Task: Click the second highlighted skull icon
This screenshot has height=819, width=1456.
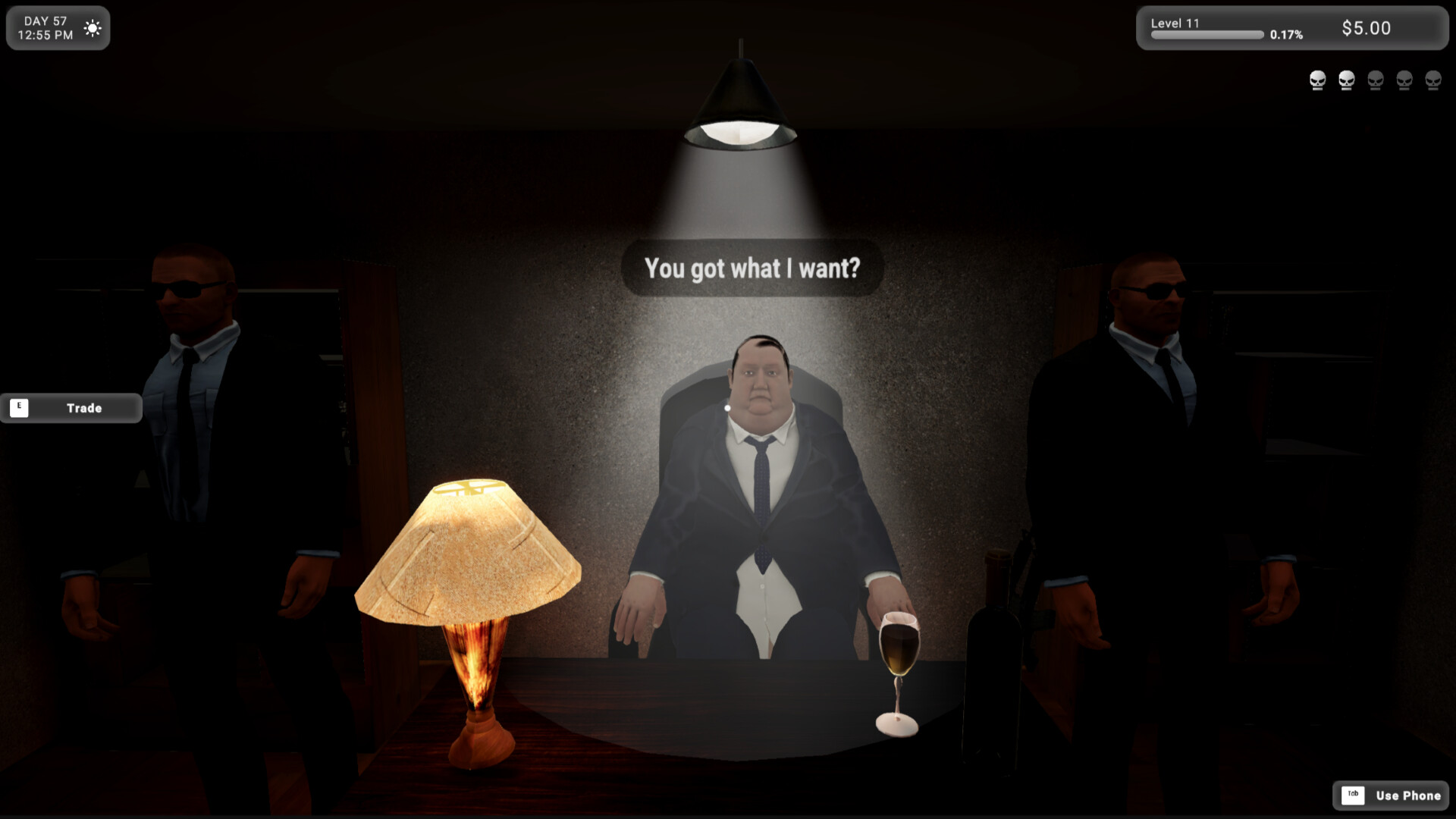Action: pos(1347,80)
